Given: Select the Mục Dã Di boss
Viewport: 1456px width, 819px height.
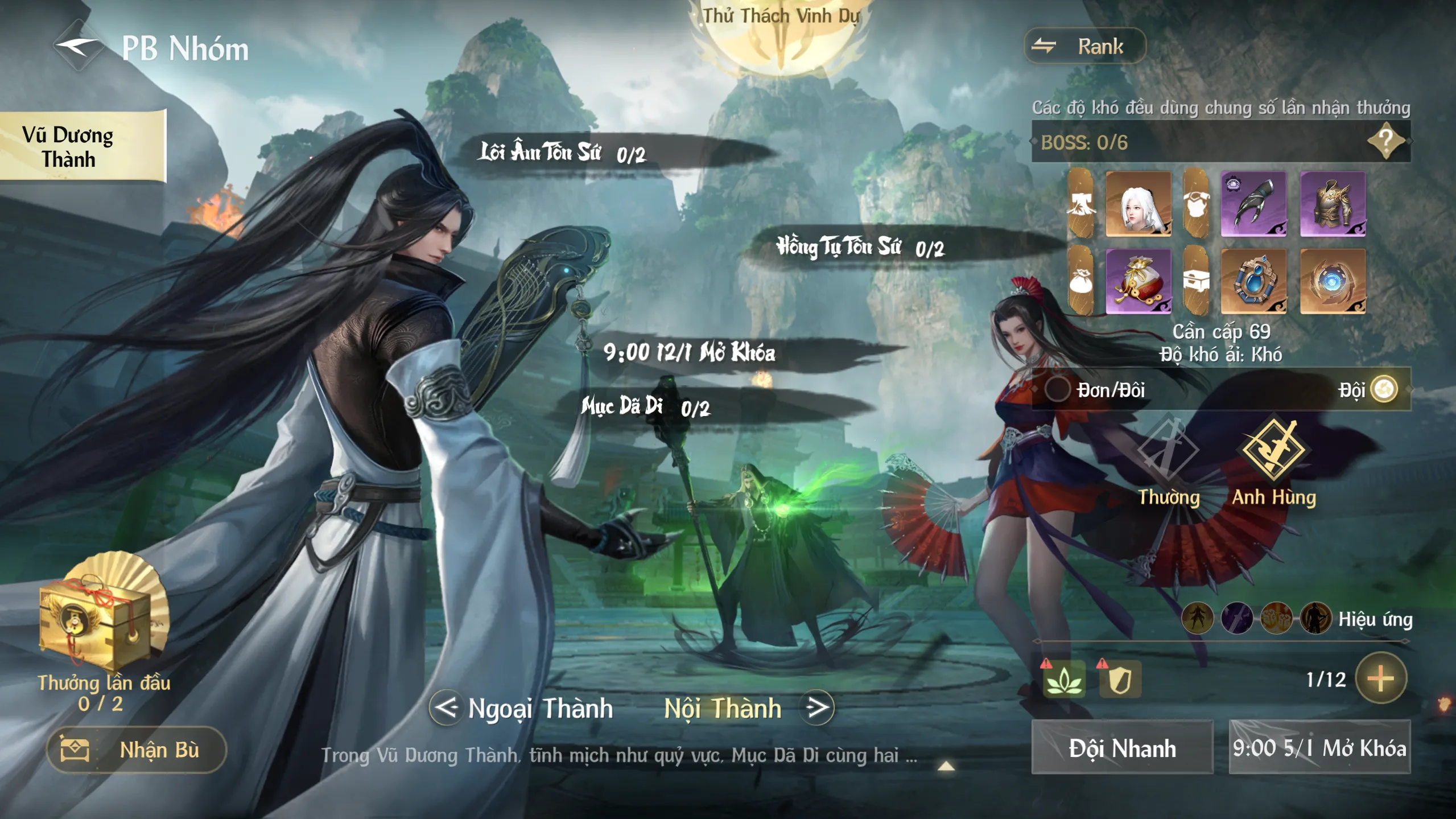Looking at the screenshot, I should coord(645,407).
